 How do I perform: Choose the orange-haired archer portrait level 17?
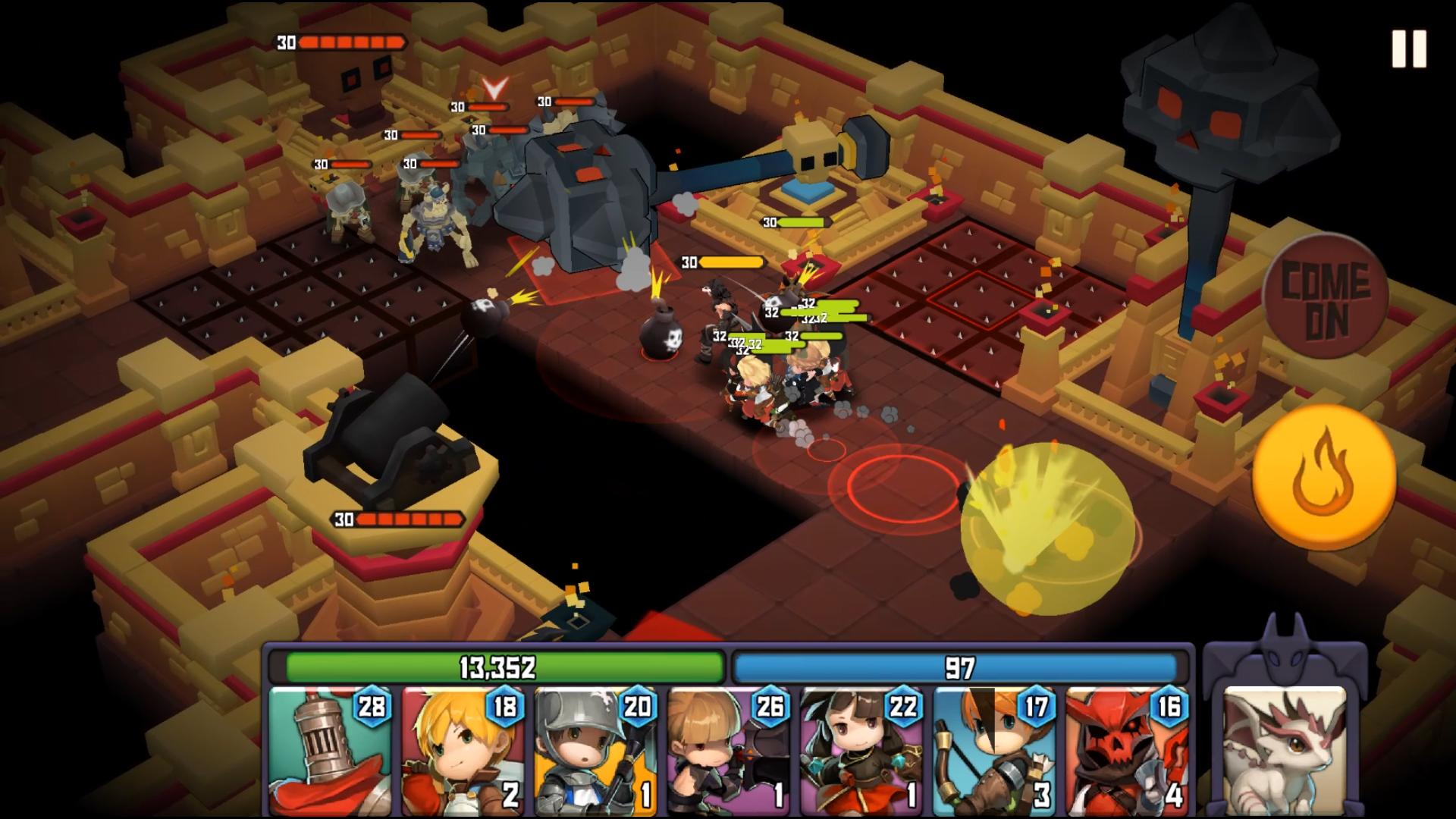tap(995, 751)
